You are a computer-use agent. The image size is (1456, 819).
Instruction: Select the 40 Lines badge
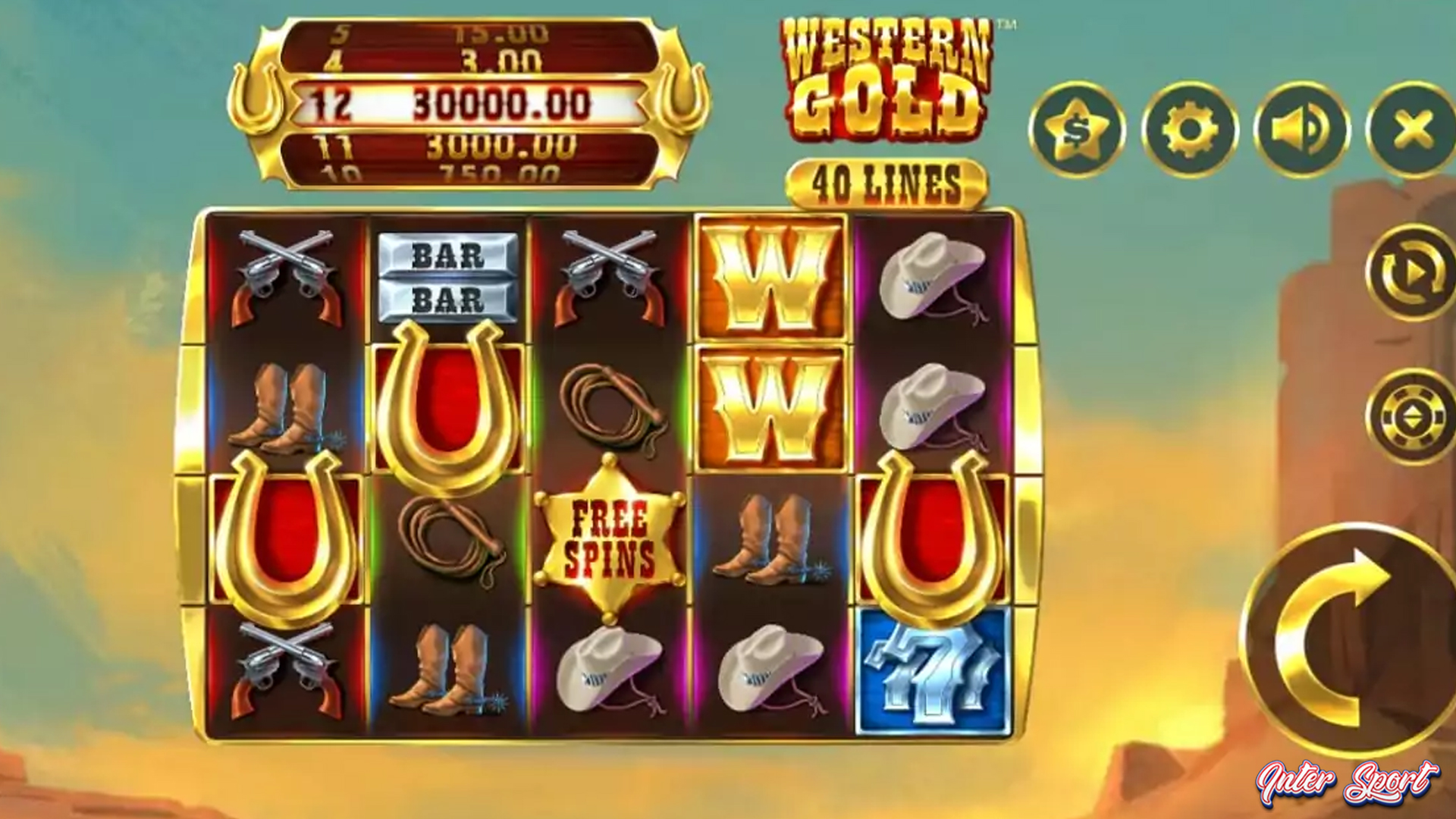click(886, 182)
